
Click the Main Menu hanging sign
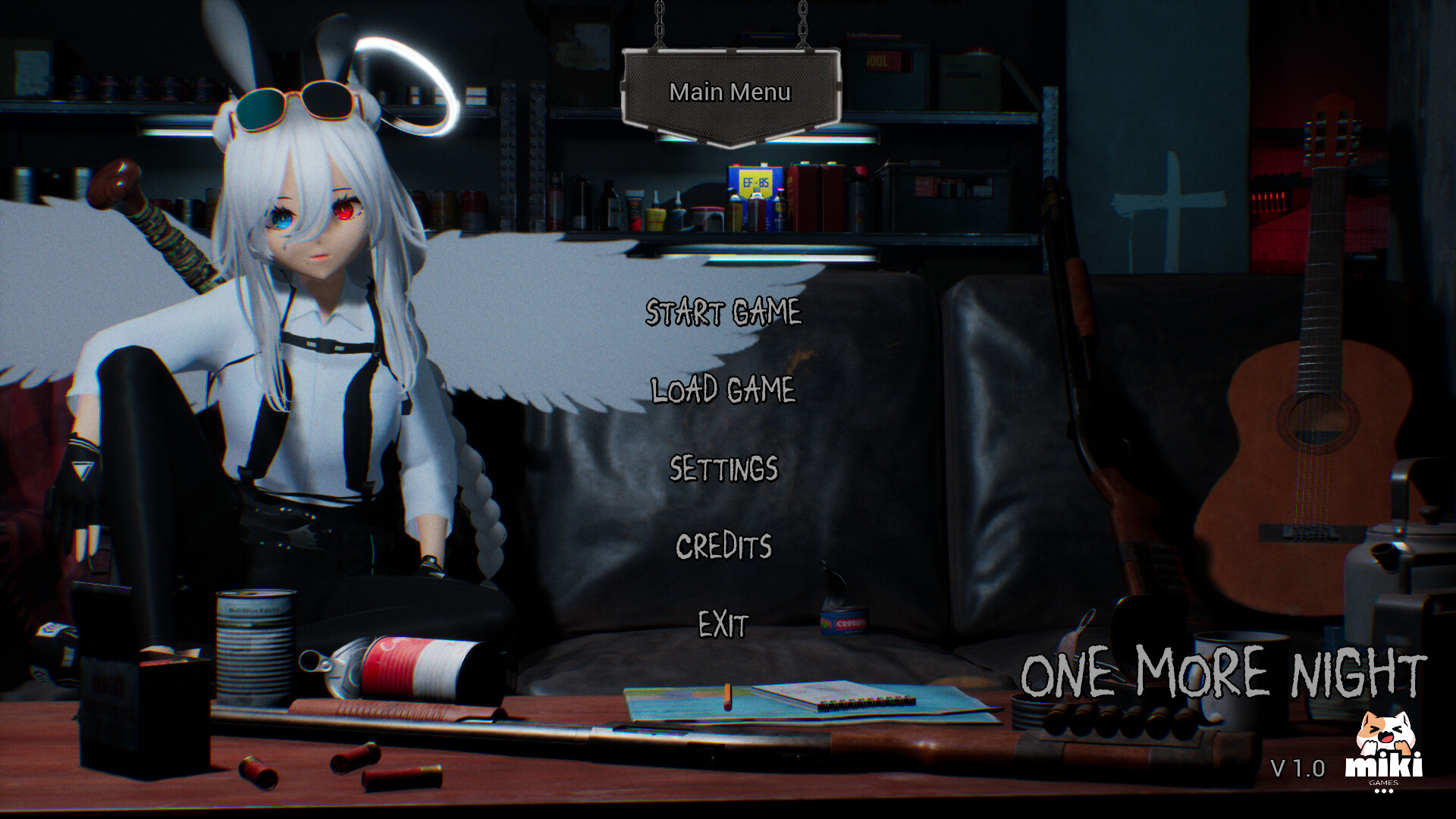[x=730, y=93]
